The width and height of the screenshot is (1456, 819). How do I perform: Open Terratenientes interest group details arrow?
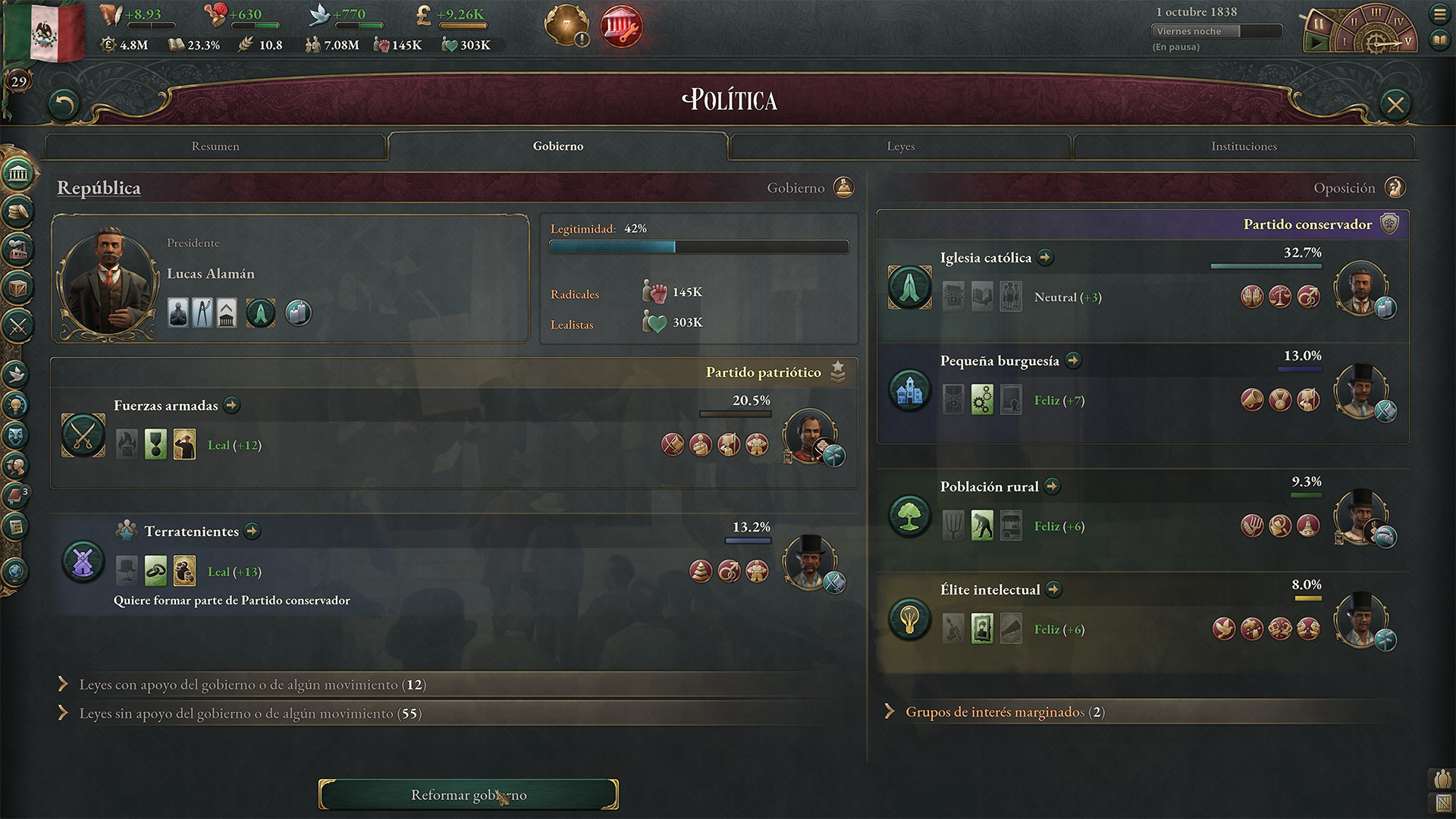[253, 532]
